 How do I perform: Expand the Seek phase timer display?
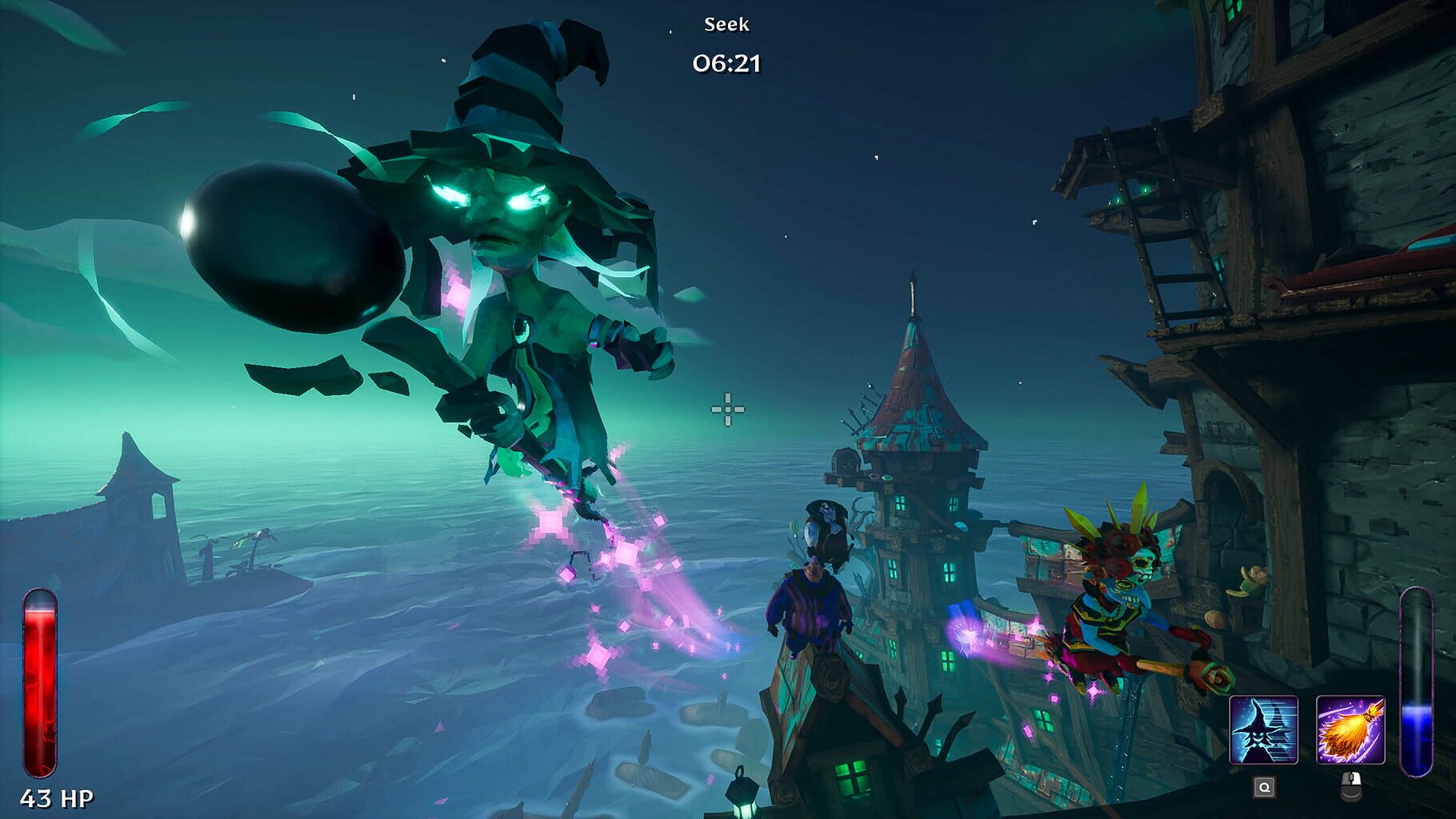726,64
